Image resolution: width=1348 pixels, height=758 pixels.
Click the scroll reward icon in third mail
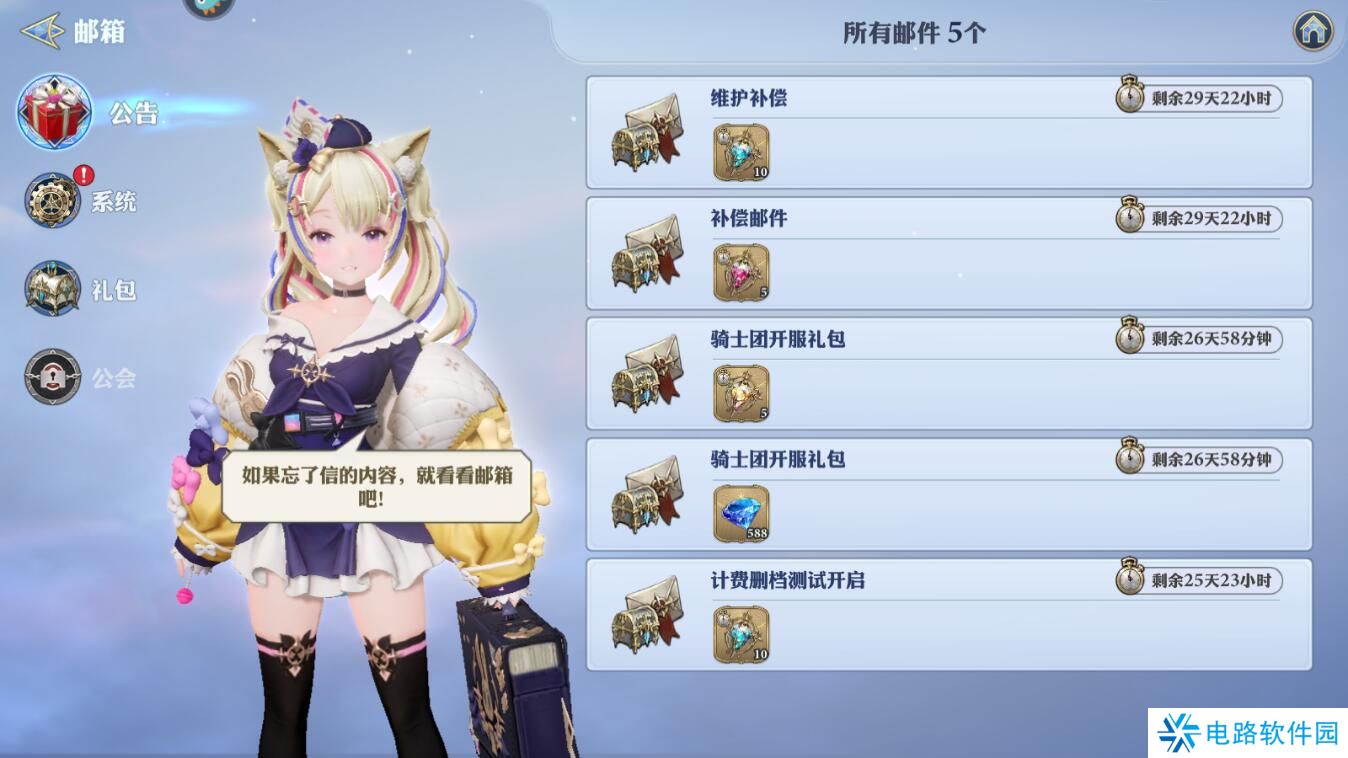(740, 392)
